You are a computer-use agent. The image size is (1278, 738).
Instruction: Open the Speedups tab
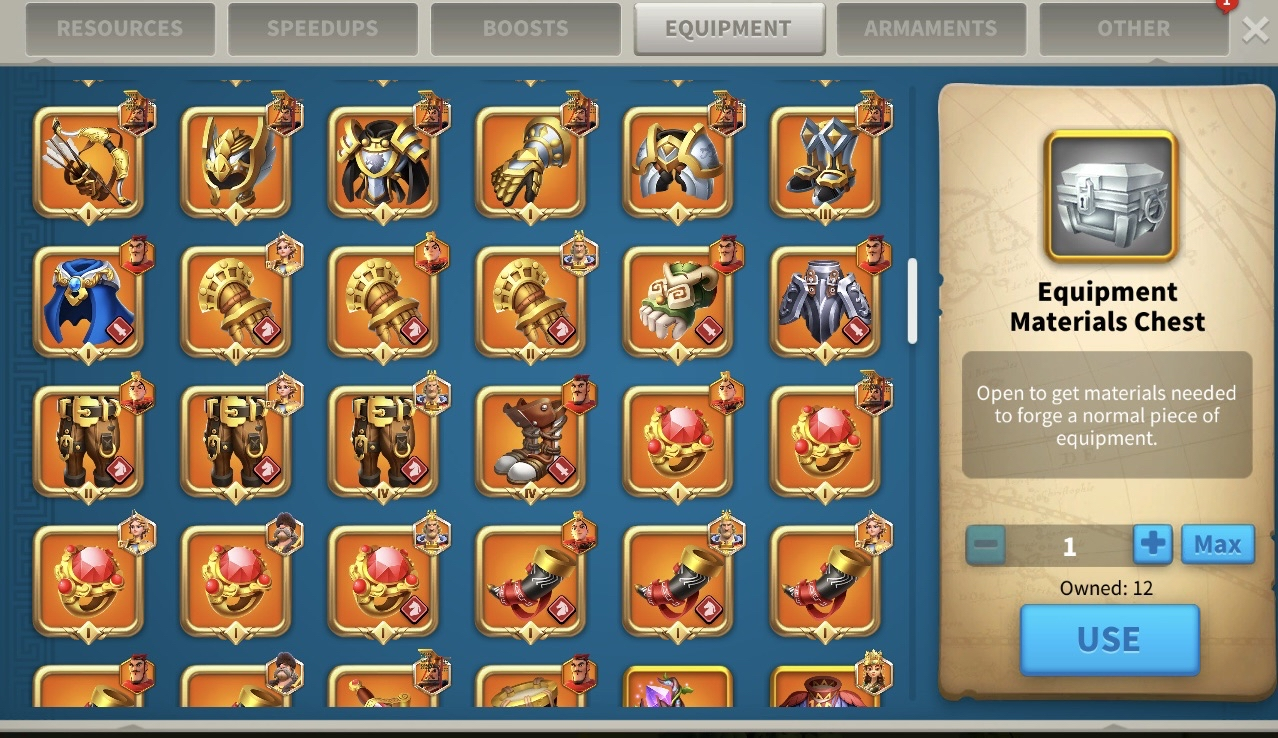[x=323, y=29]
